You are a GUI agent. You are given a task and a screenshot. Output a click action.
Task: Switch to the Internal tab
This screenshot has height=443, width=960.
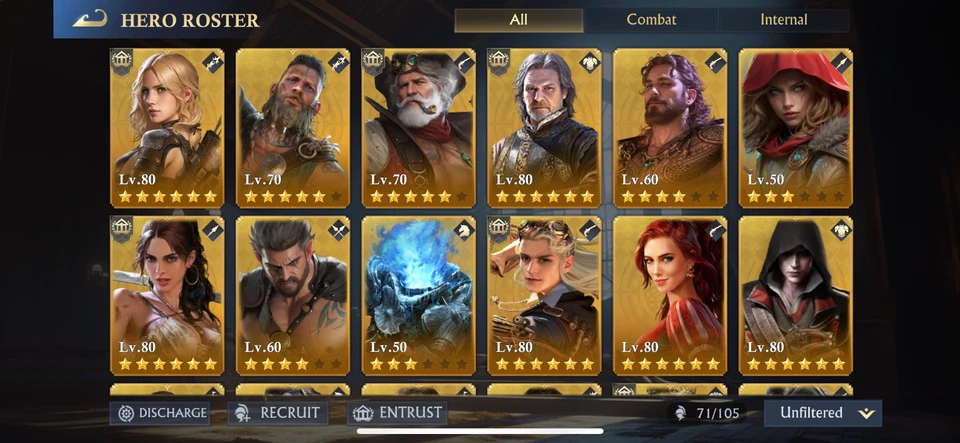coord(783,20)
